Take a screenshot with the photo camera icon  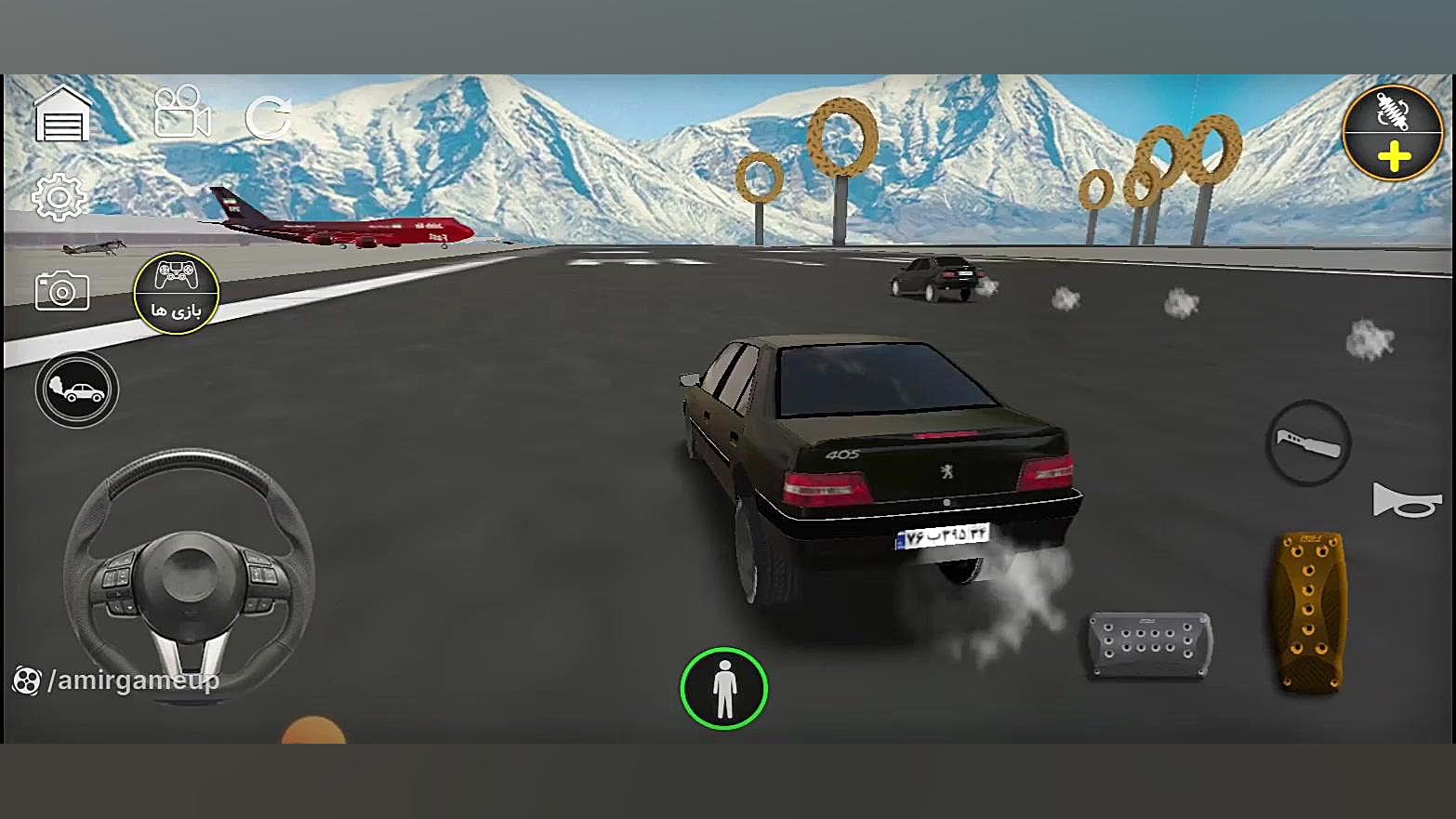click(61, 291)
